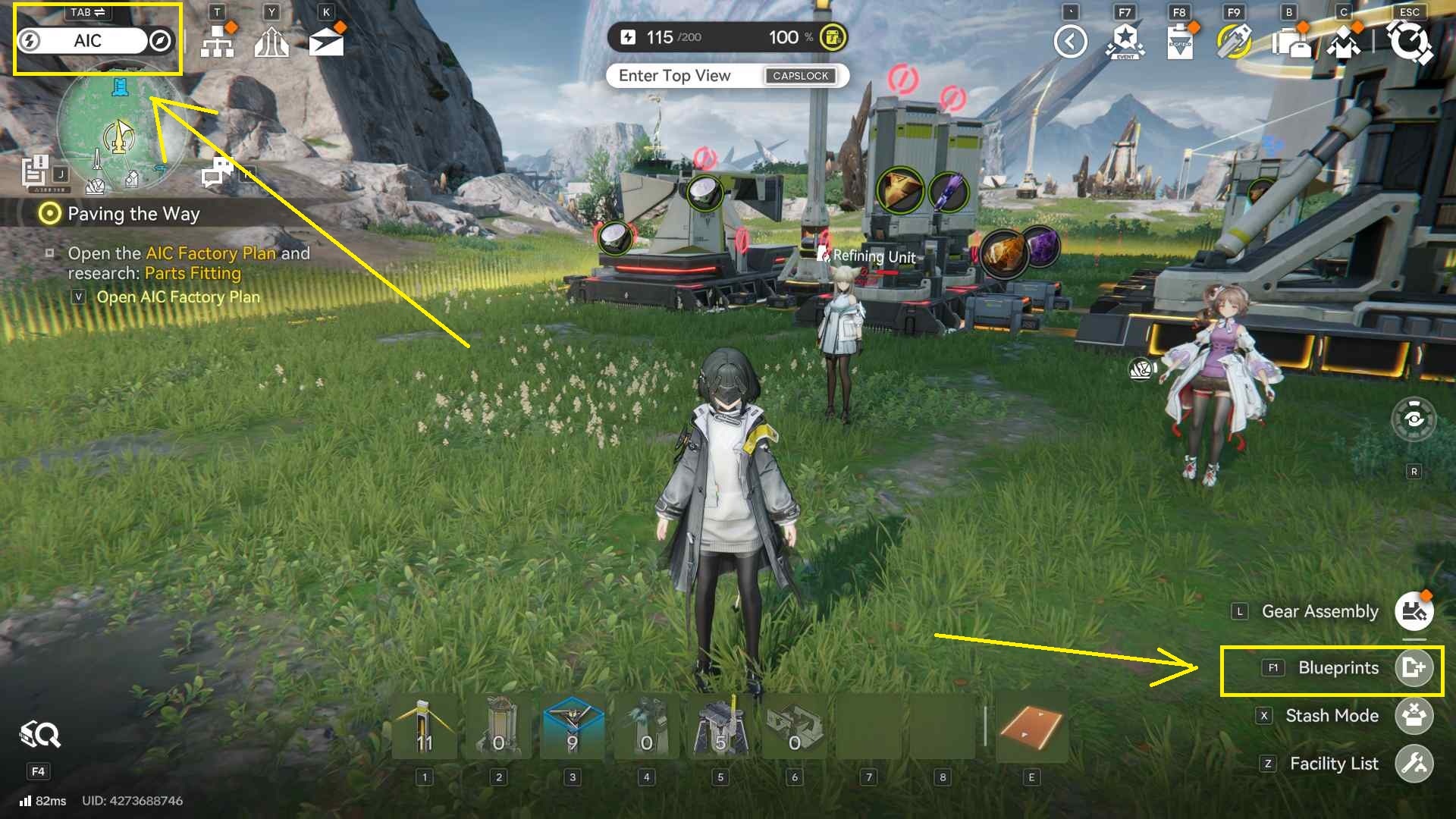Open the main menu under ESC

[x=1410, y=42]
